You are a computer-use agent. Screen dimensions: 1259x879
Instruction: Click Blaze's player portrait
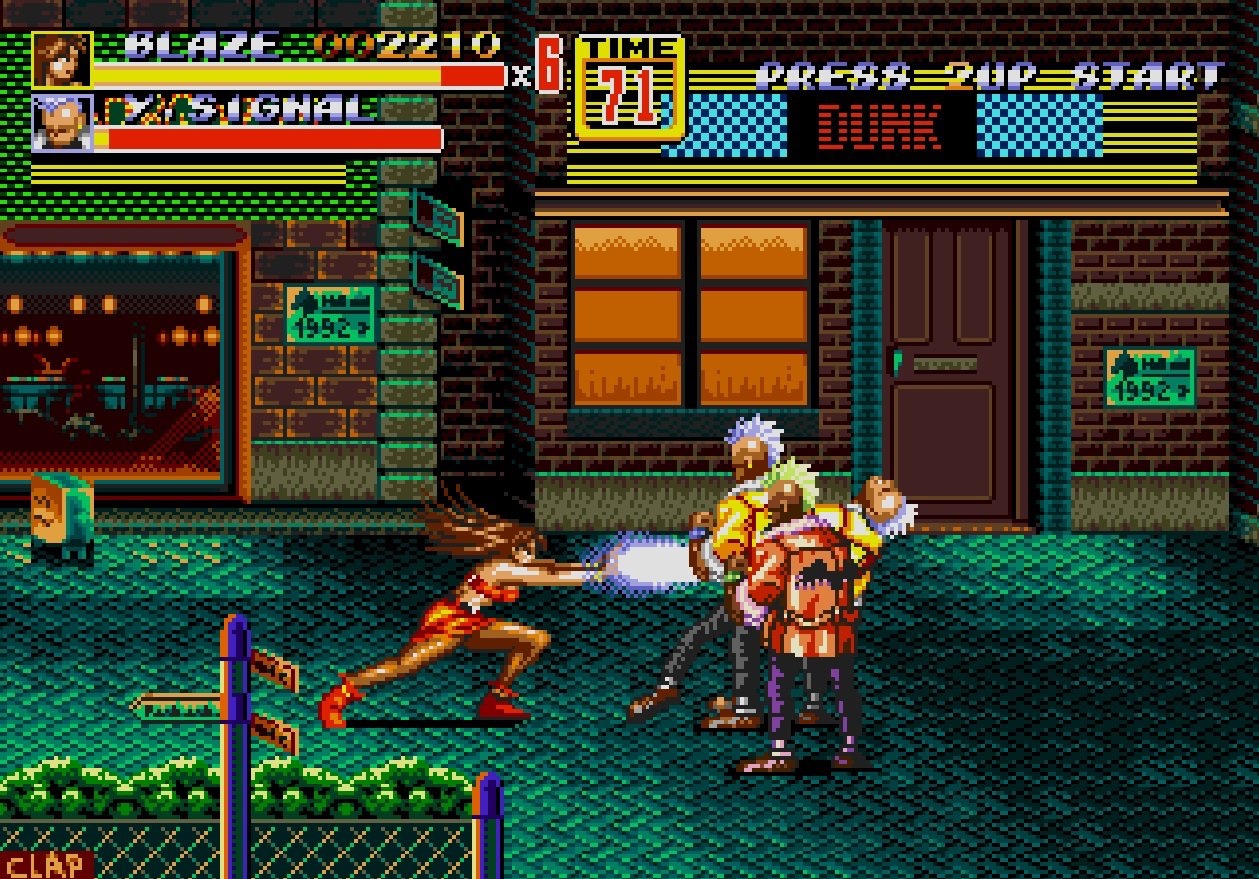[x=62, y=60]
